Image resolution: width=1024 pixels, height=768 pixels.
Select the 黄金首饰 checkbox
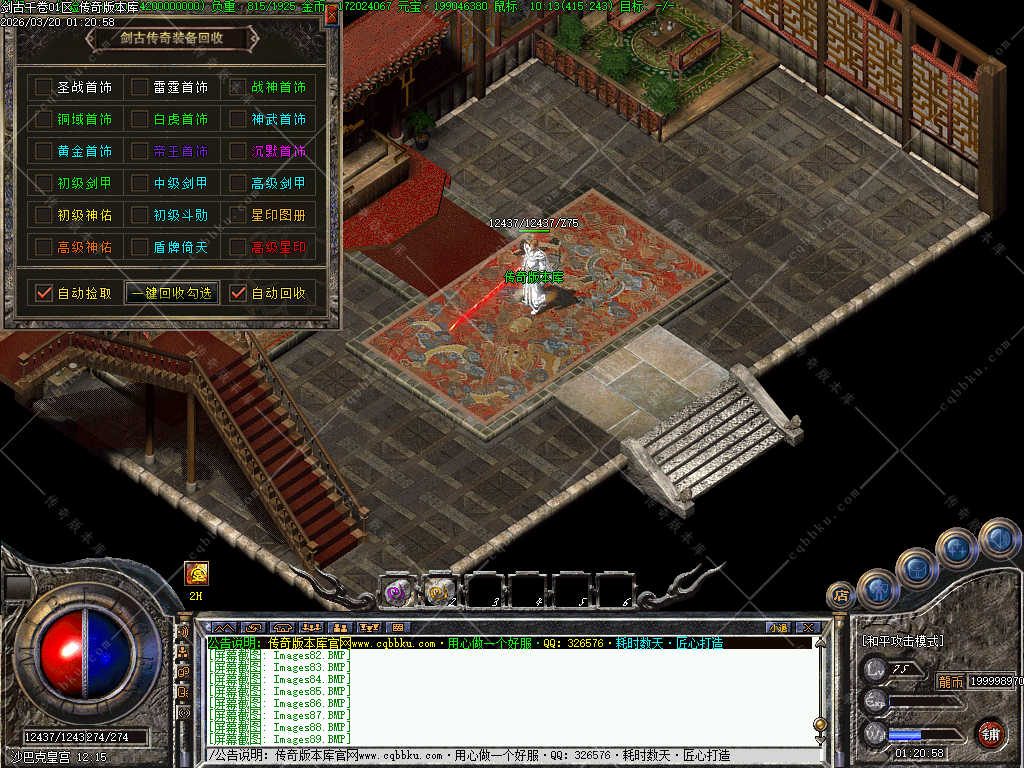tap(43, 152)
